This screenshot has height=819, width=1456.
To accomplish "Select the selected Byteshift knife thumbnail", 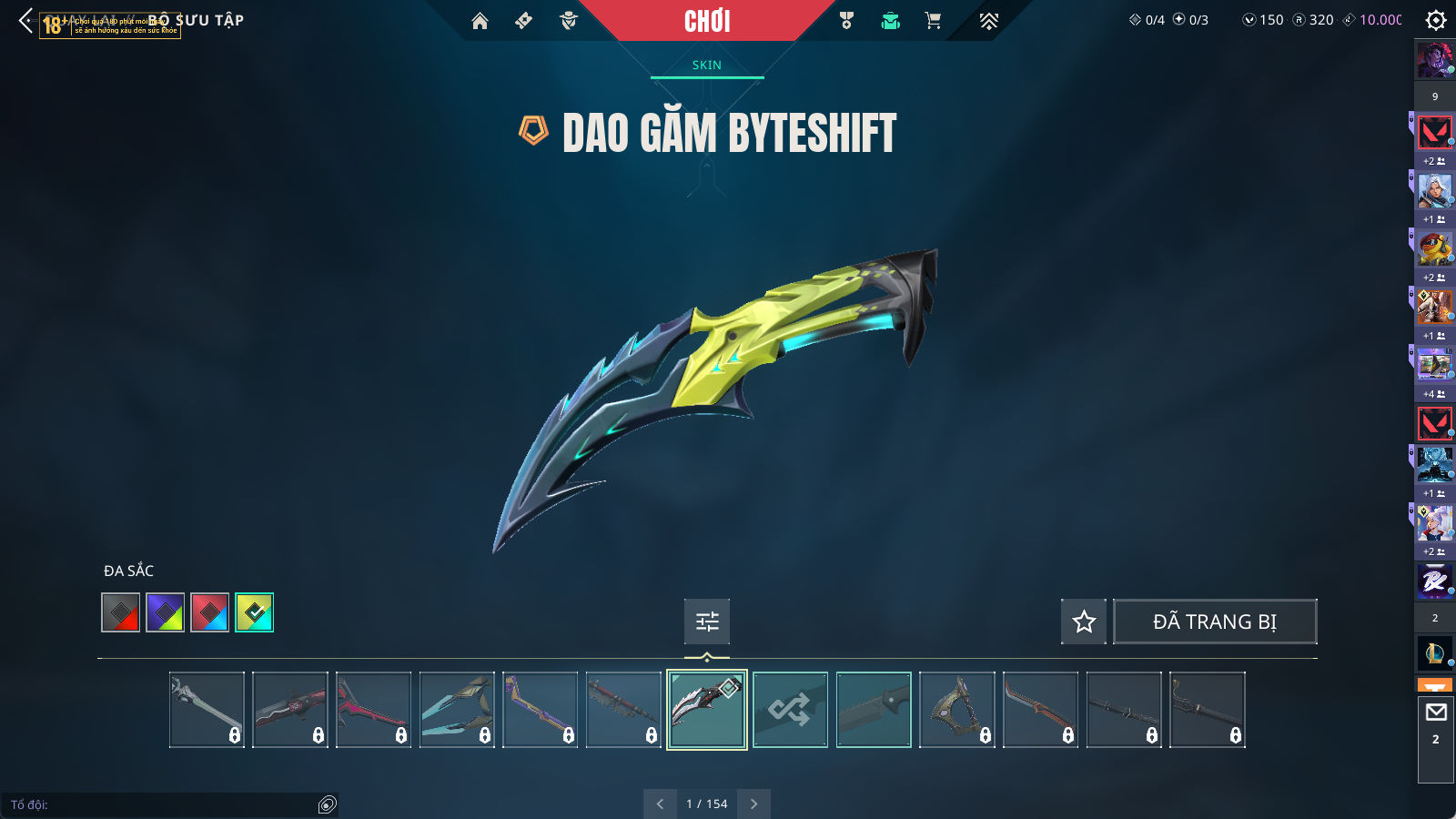I will tap(707, 710).
